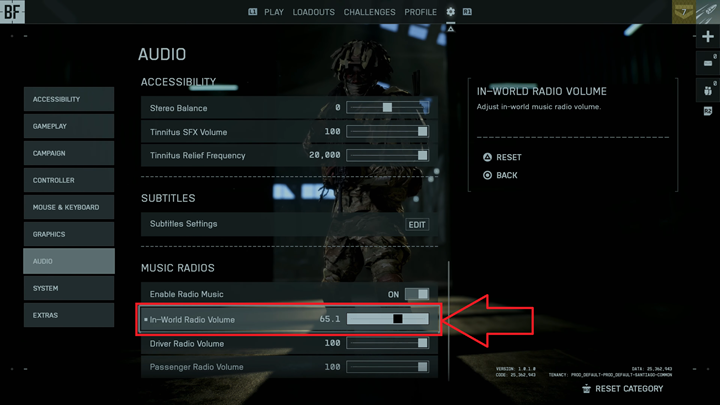Screen dimensions: 720x405
Task: Open the Loadouts menu
Action: click(314, 12)
